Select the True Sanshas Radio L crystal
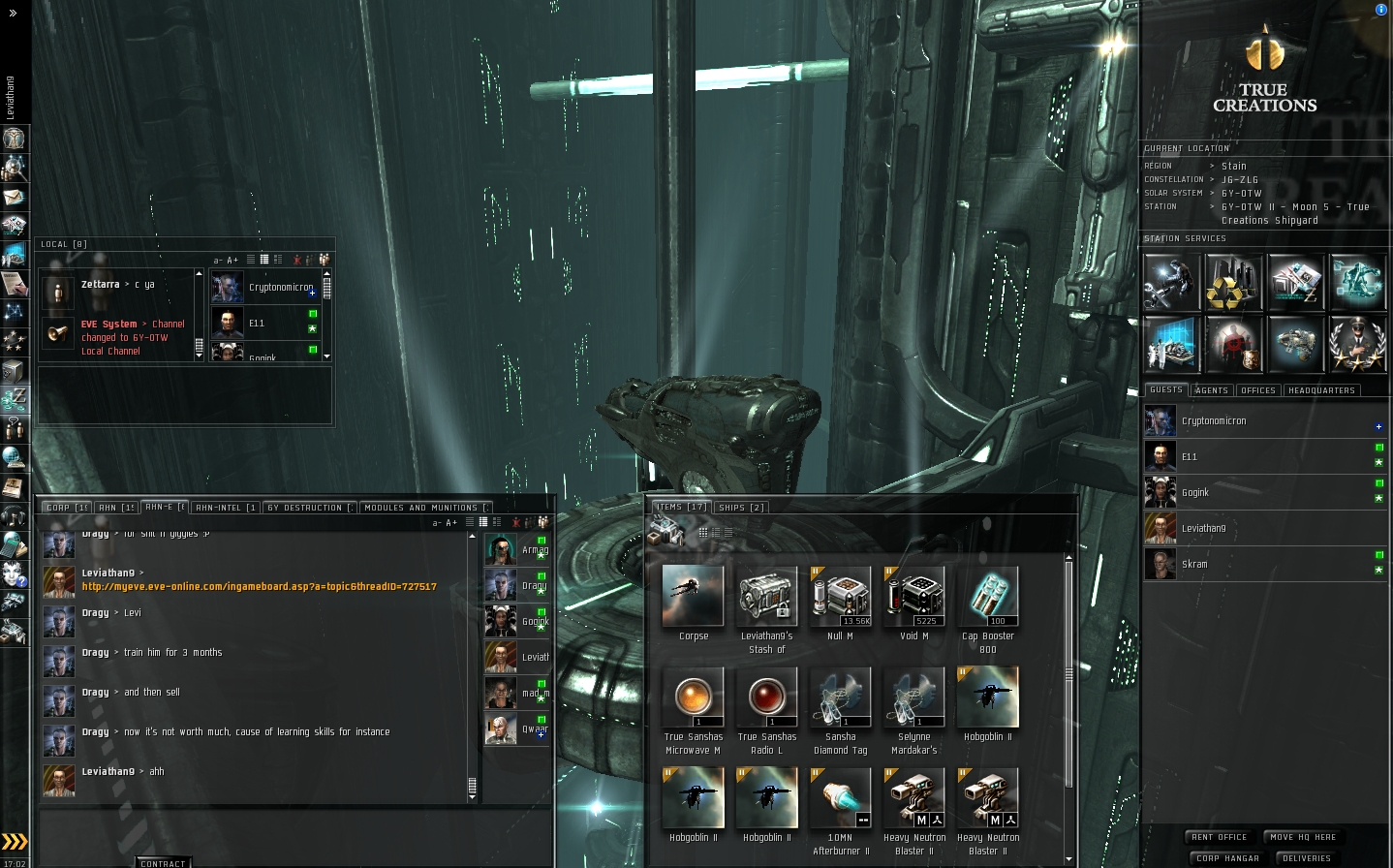Viewport: 1393px width, 868px height. coord(766,698)
